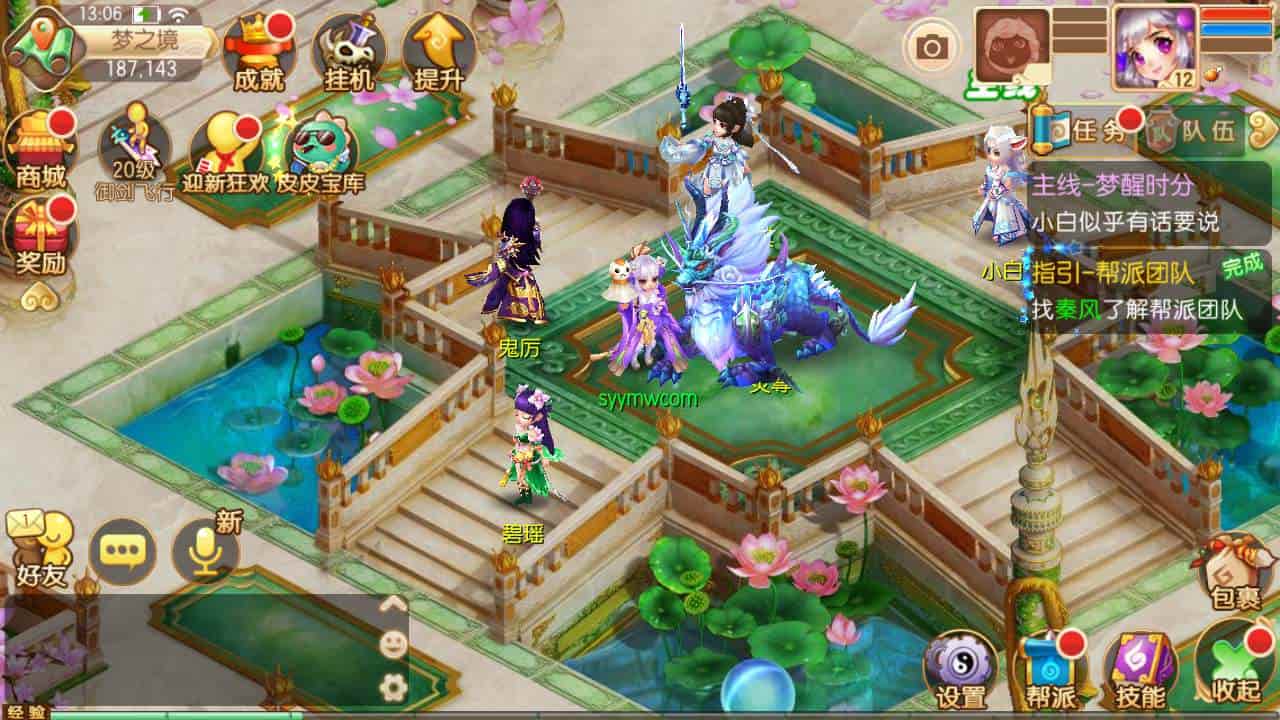Open the 设置 settings menu
The width and height of the screenshot is (1280, 720).
click(x=960, y=670)
